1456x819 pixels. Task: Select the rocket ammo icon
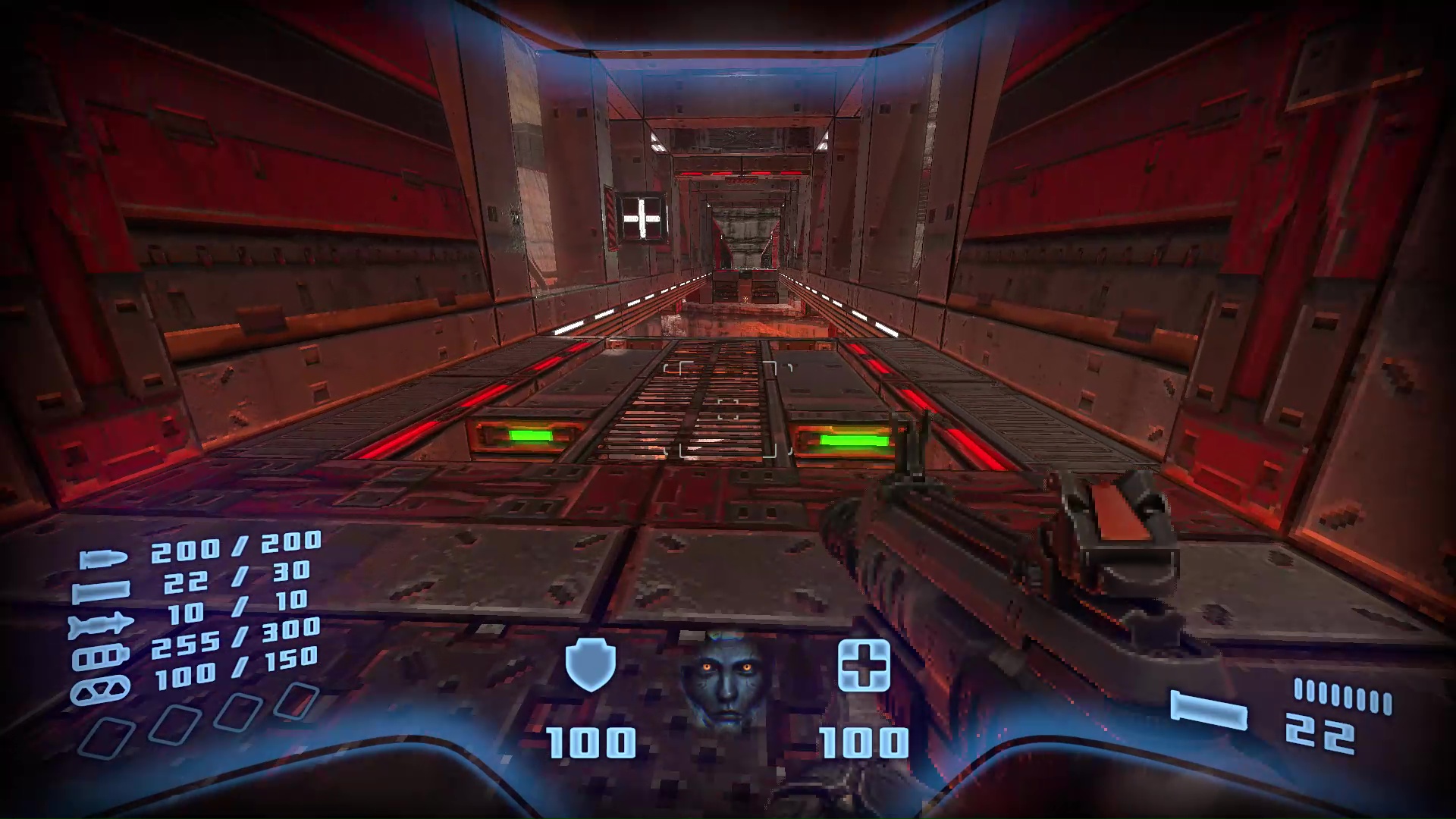[100, 623]
